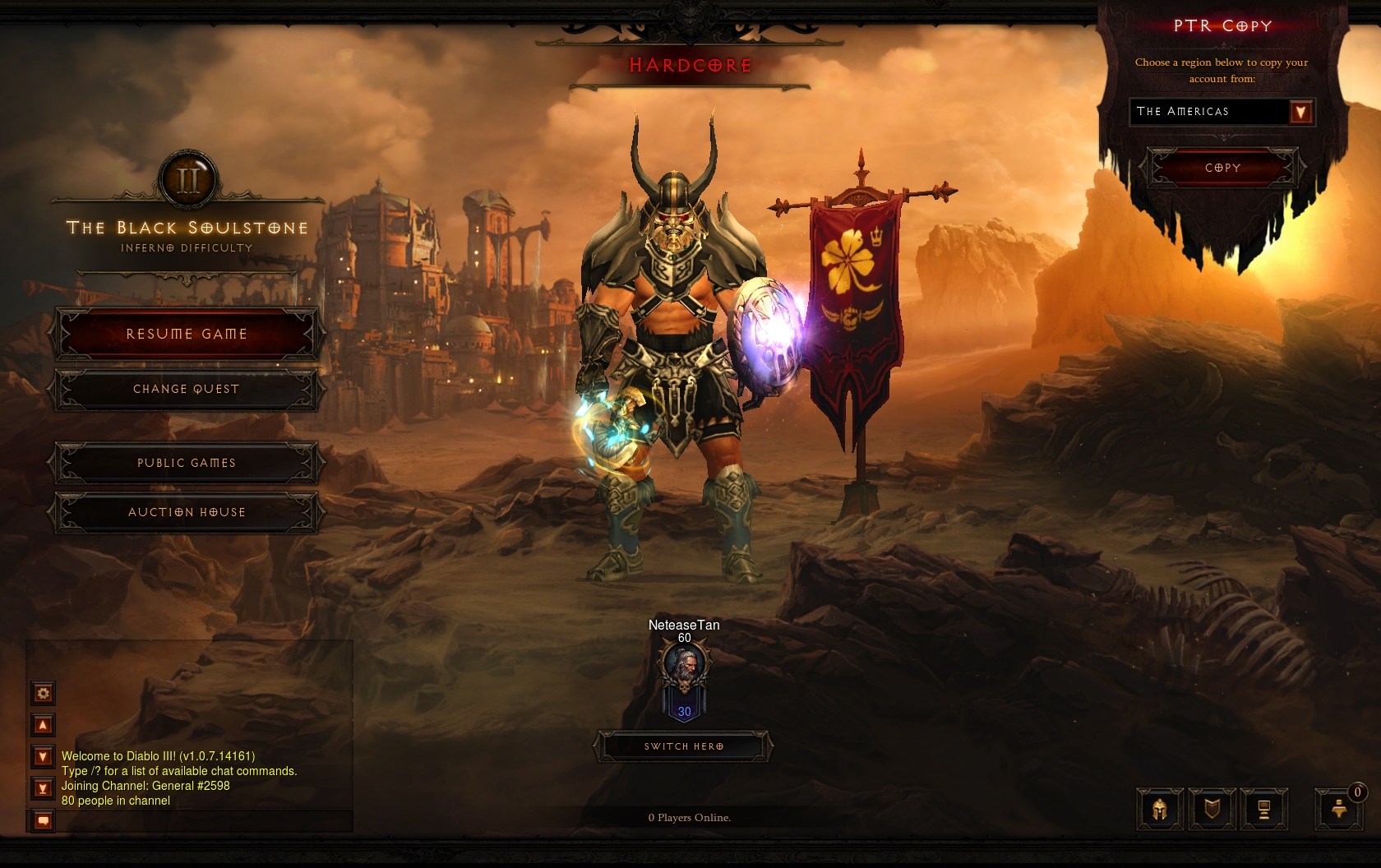The height and width of the screenshot is (868, 1381).
Task: Resume the current game
Action: point(187,334)
